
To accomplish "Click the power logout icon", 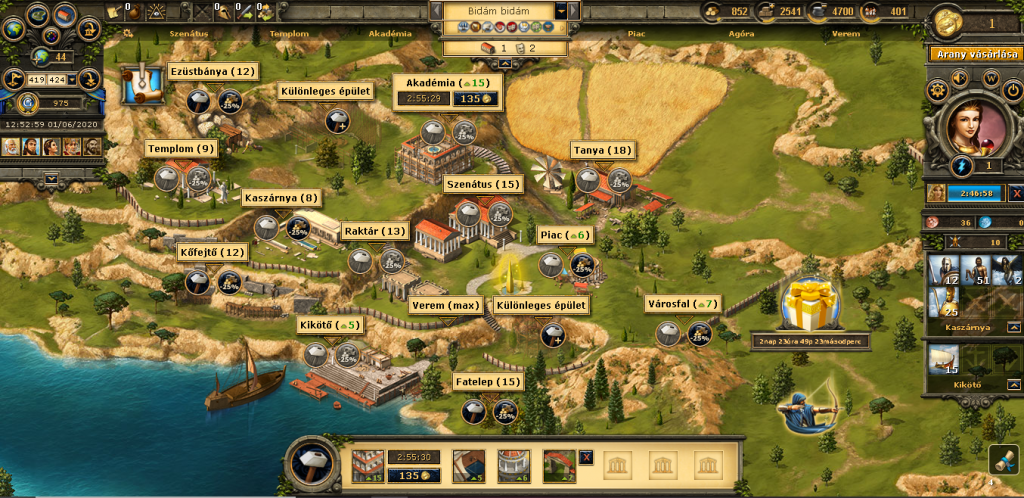I will (x=1011, y=90).
